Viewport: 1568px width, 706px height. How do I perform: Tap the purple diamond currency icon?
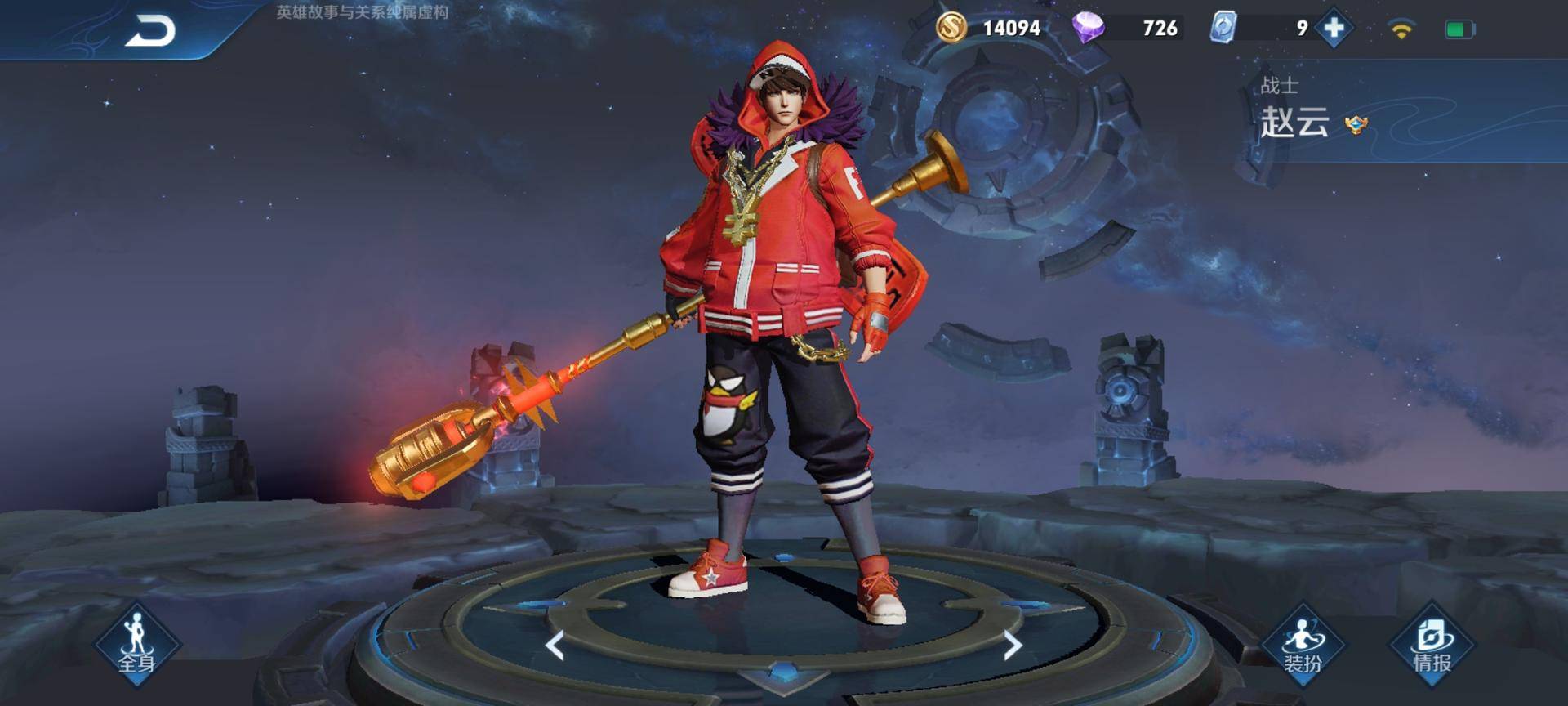(1088, 28)
